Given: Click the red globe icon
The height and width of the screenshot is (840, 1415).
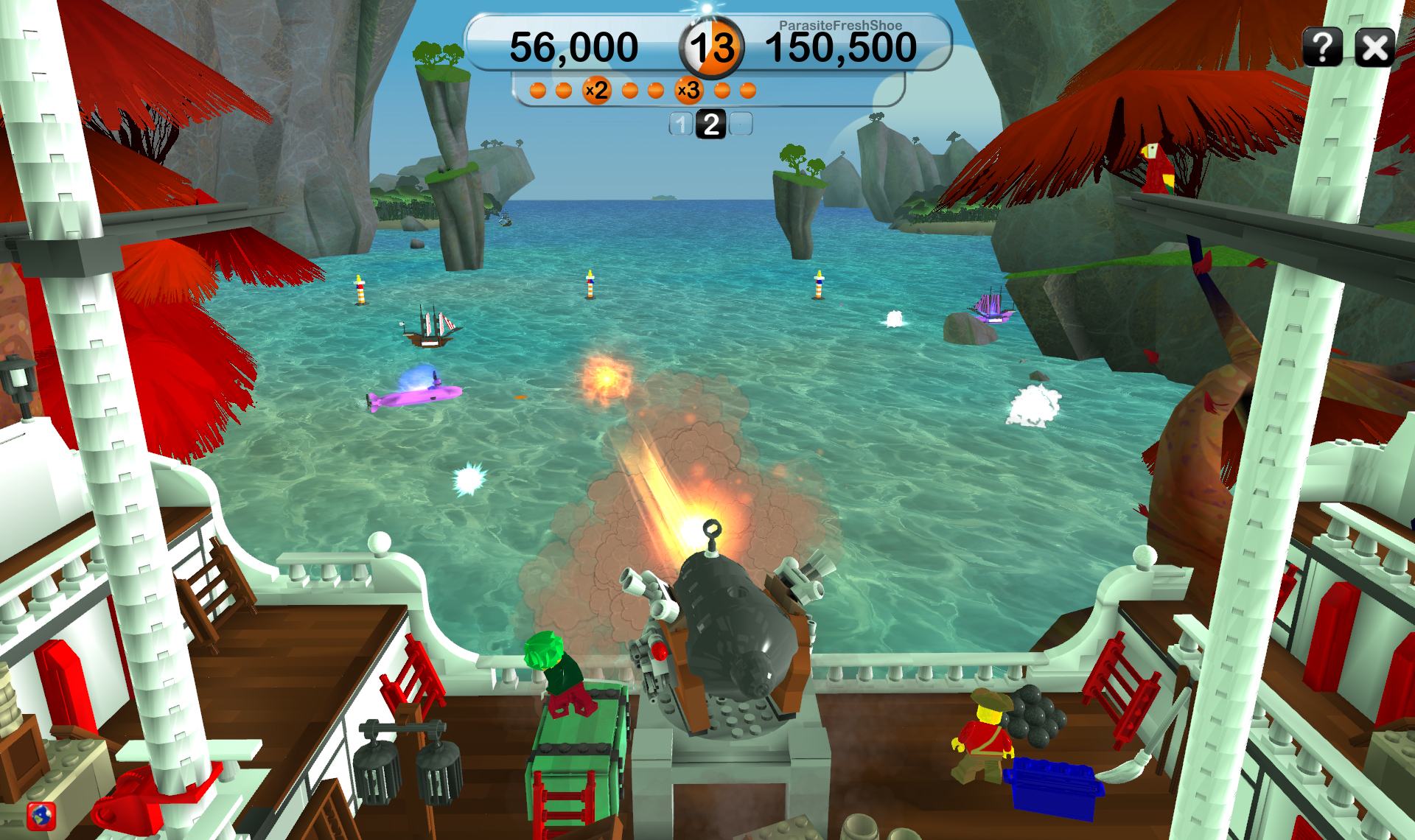Looking at the screenshot, I should [x=41, y=816].
